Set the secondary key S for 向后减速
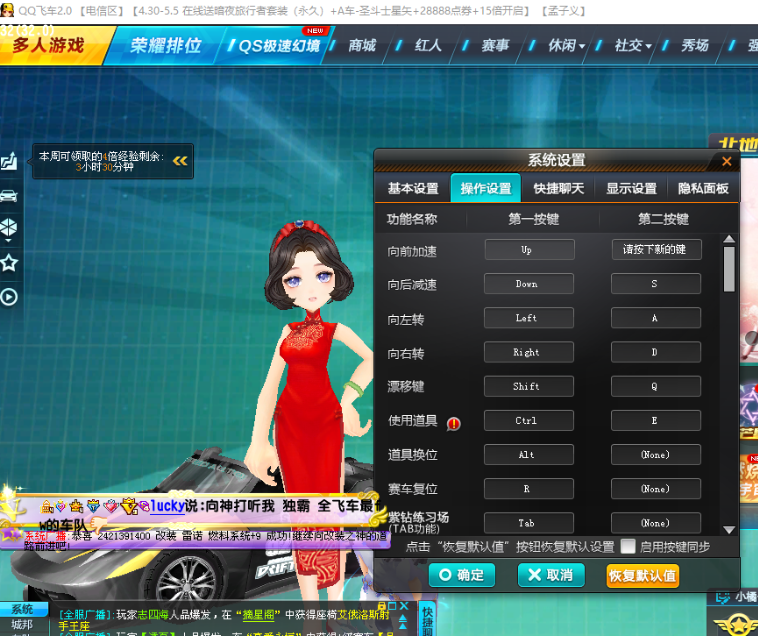758x636 pixels. 655,284
